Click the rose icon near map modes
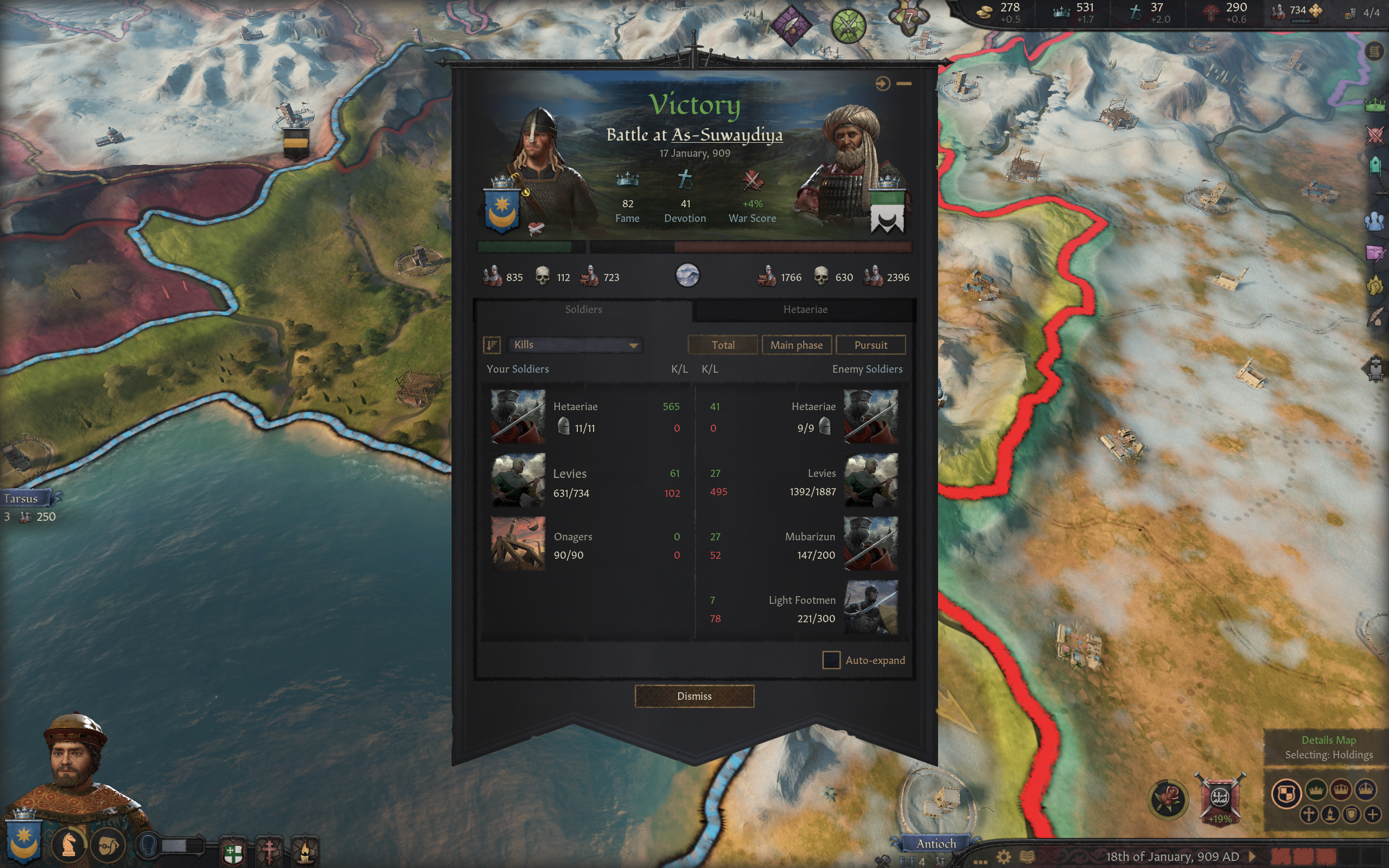 pos(1168,799)
